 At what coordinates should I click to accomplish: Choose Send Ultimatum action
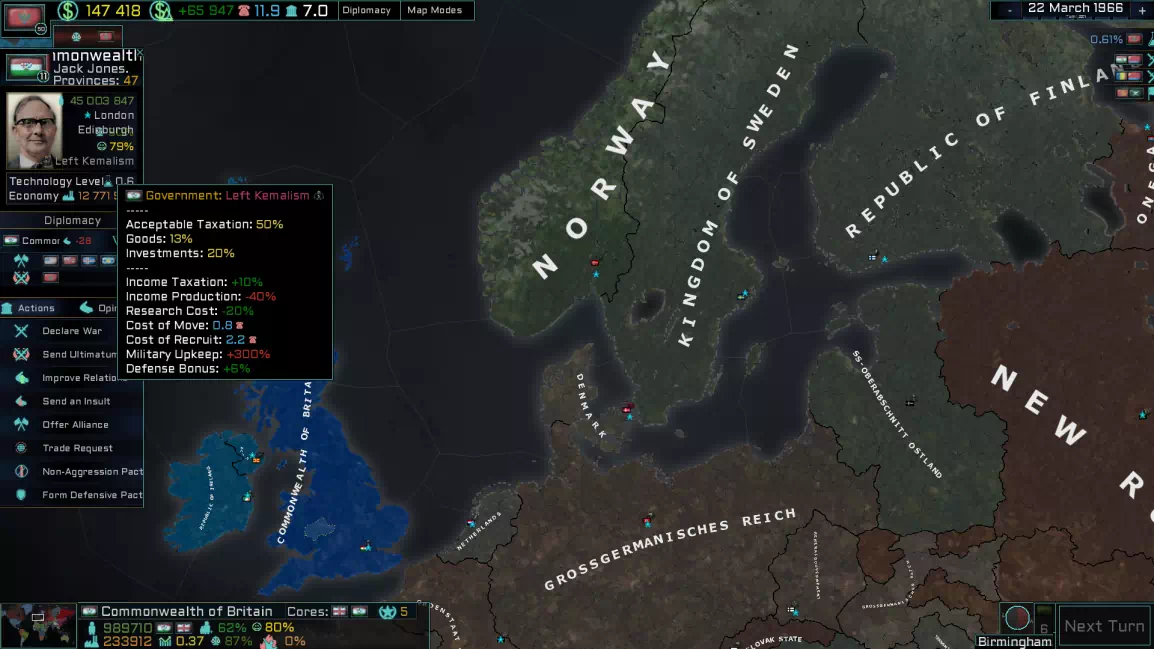pos(78,354)
